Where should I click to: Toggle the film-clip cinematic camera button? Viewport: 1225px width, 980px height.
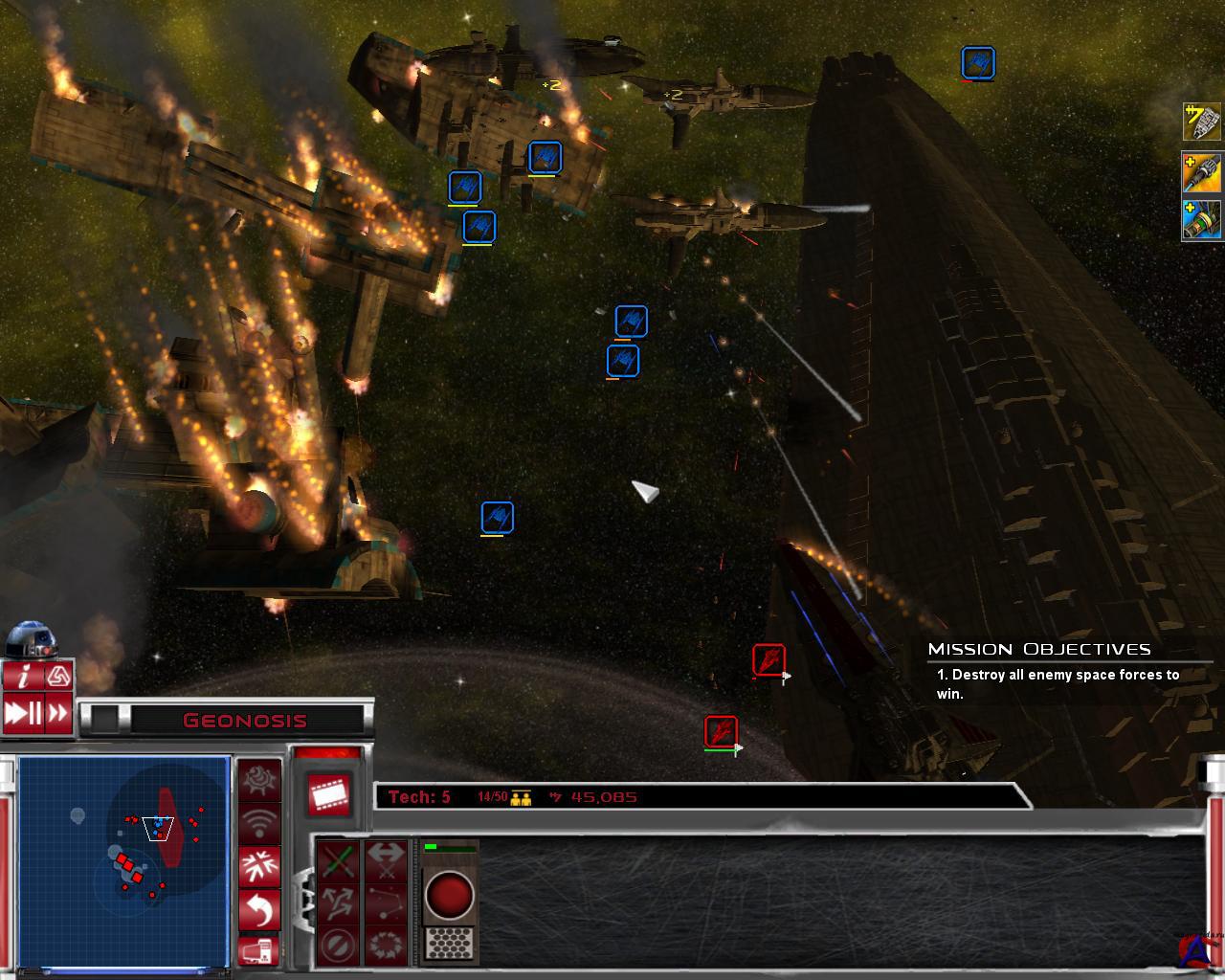[327, 793]
